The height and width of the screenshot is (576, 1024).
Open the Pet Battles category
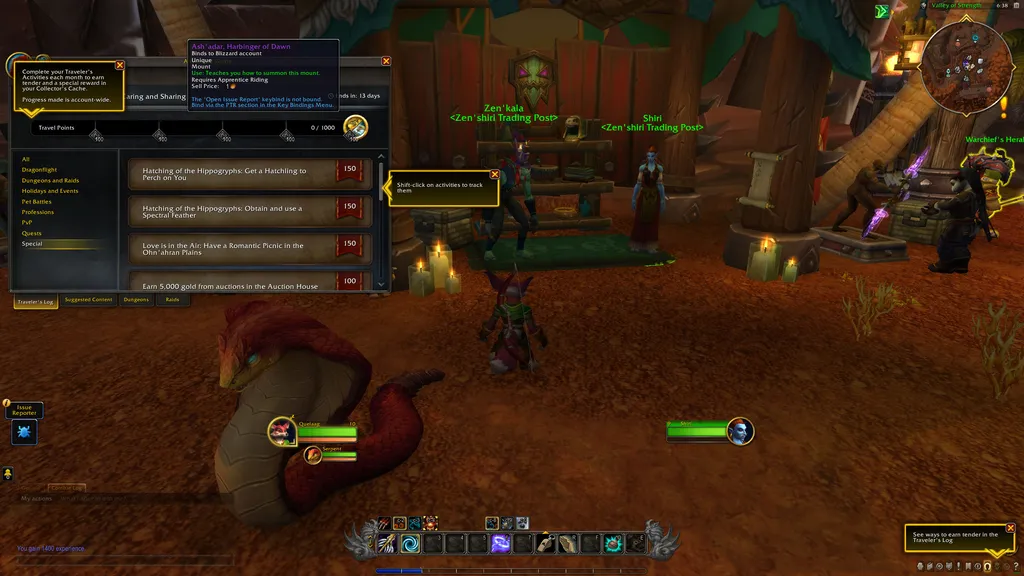[x=37, y=202]
